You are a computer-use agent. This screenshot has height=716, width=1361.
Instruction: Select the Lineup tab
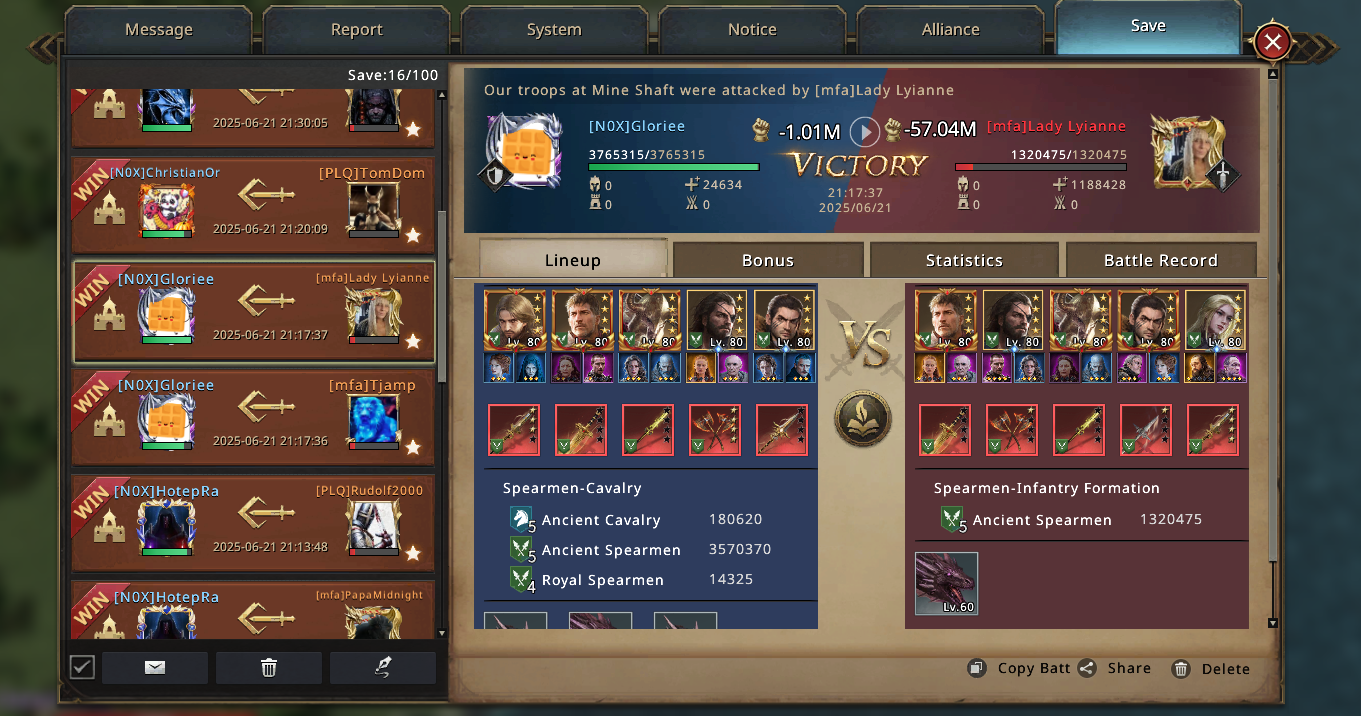pos(572,260)
